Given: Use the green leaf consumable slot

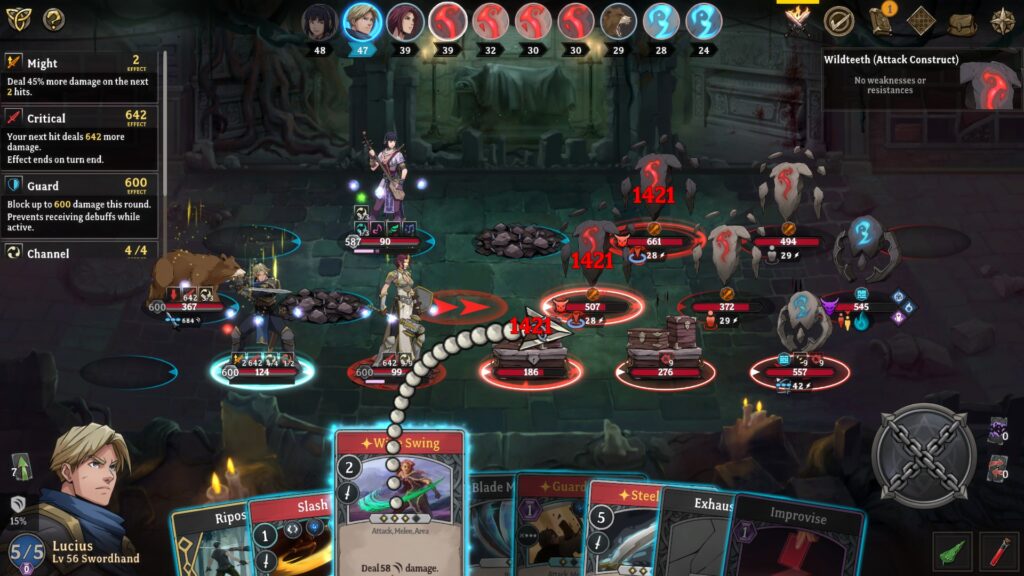Looking at the screenshot, I should click(952, 551).
